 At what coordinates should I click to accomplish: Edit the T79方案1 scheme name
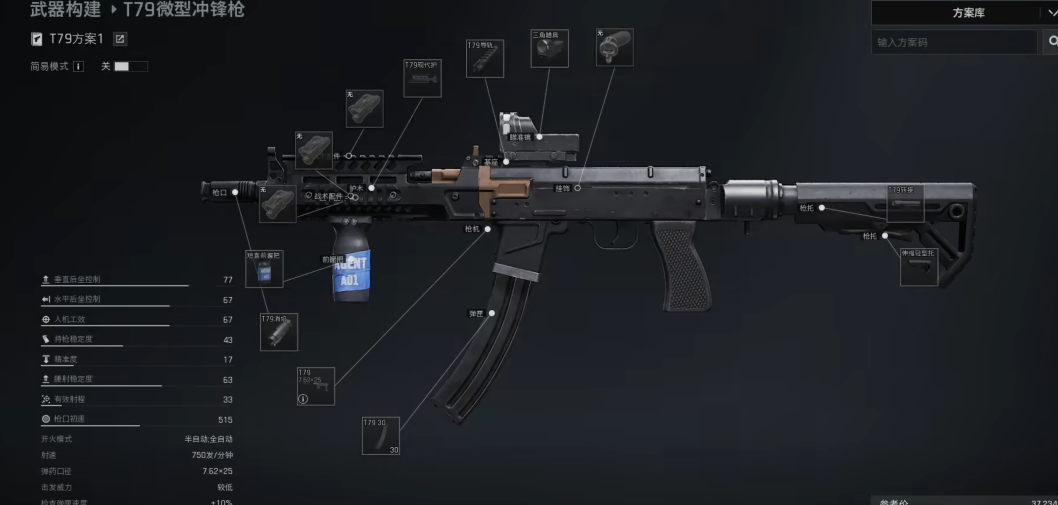(x=120, y=39)
